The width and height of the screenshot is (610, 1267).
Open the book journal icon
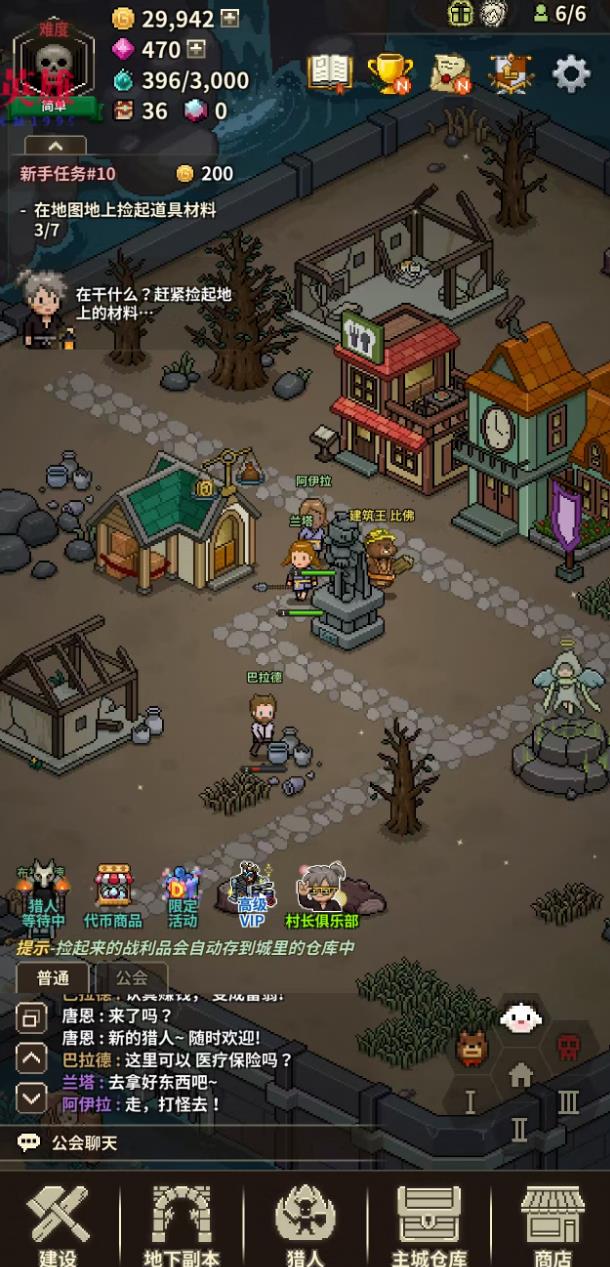click(x=329, y=72)
